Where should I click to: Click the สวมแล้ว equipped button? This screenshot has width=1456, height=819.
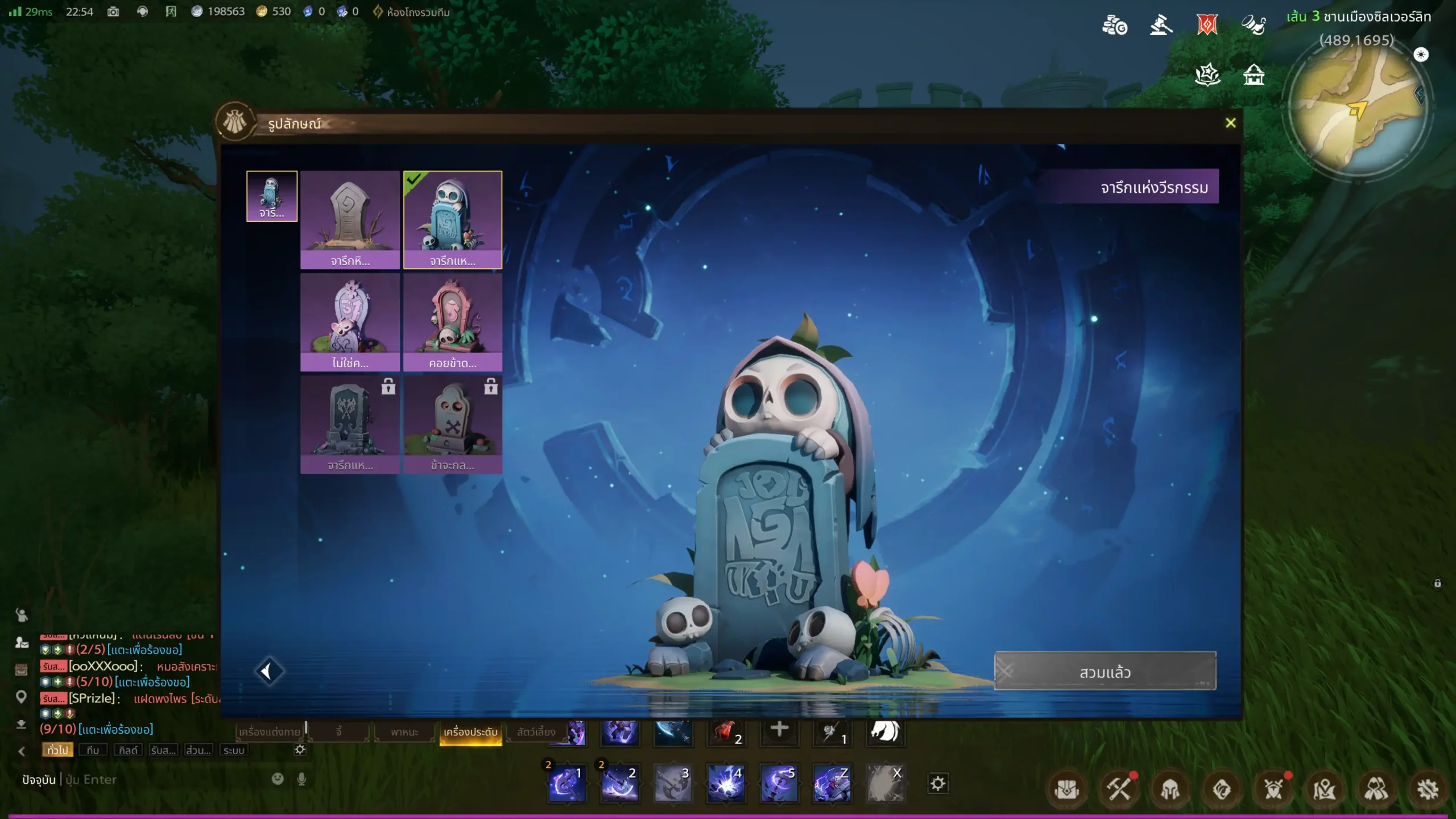pyautogui.click(x=1105, y=672)
